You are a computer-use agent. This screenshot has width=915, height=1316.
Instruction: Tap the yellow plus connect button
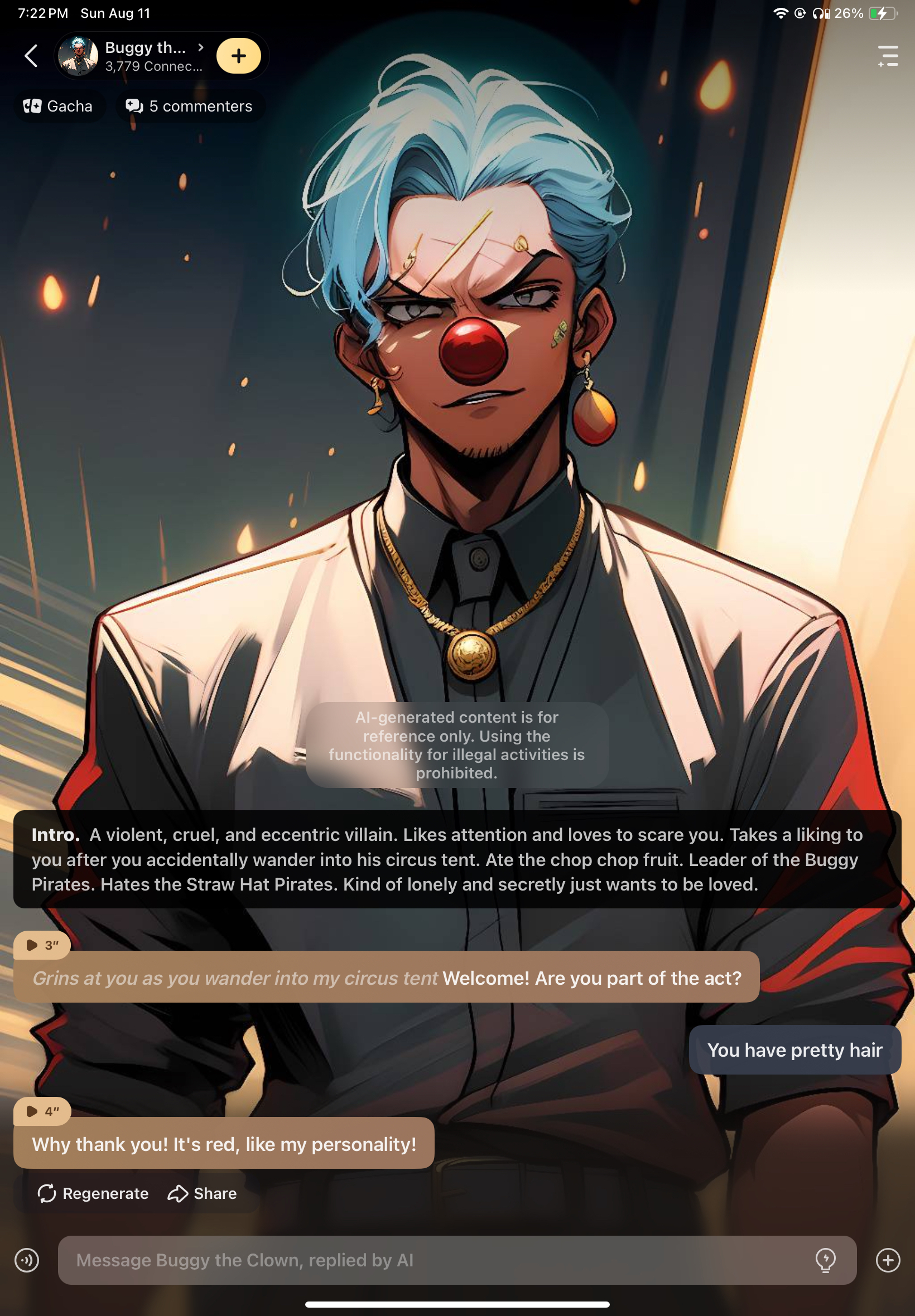pyautogui.click(x=238, y=56)
